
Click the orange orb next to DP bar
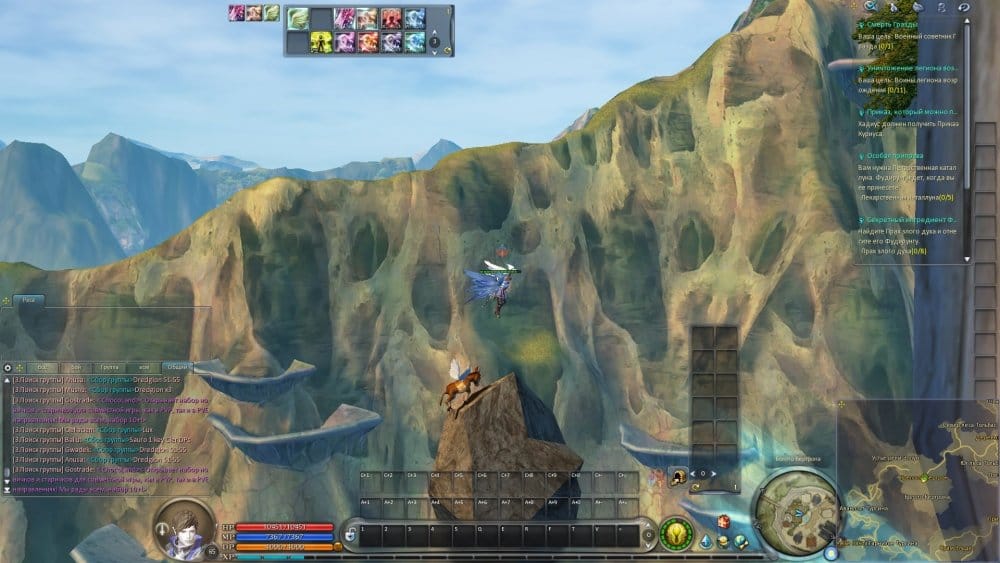coord(338,546)
